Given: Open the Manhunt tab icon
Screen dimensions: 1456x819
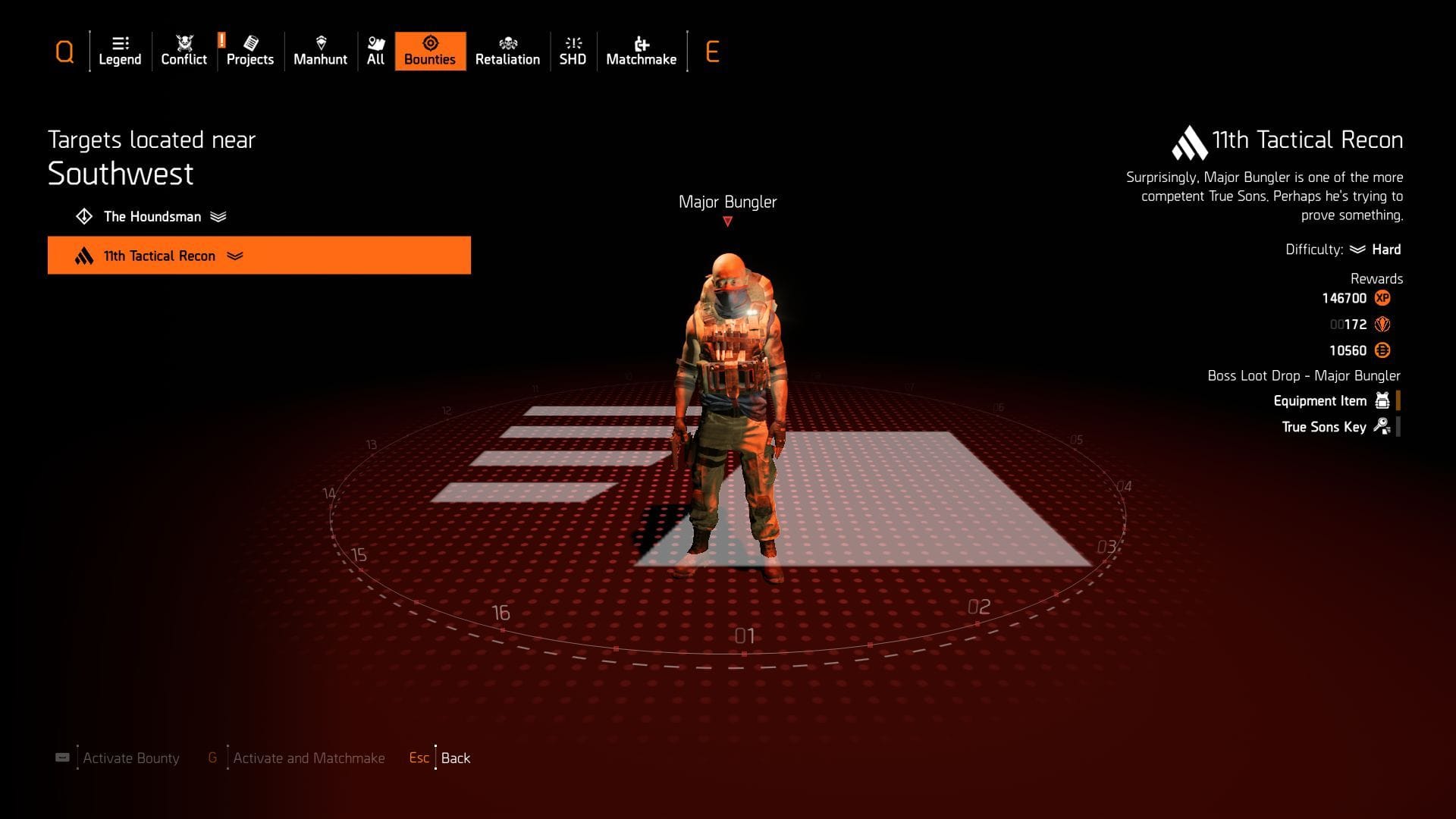Looking at the screenshot, I should [320, 42].
